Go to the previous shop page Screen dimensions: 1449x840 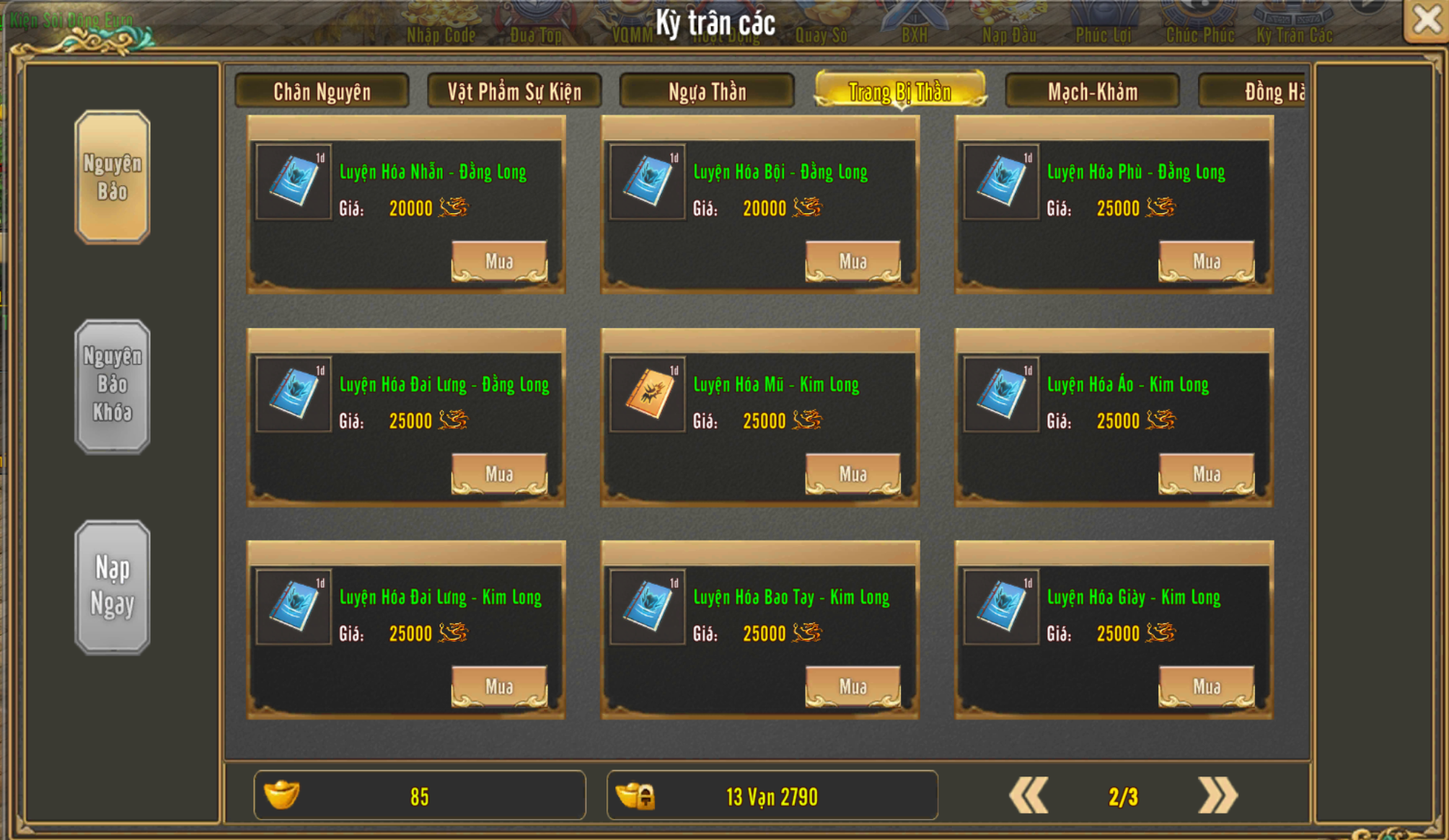coord(1029,796)
